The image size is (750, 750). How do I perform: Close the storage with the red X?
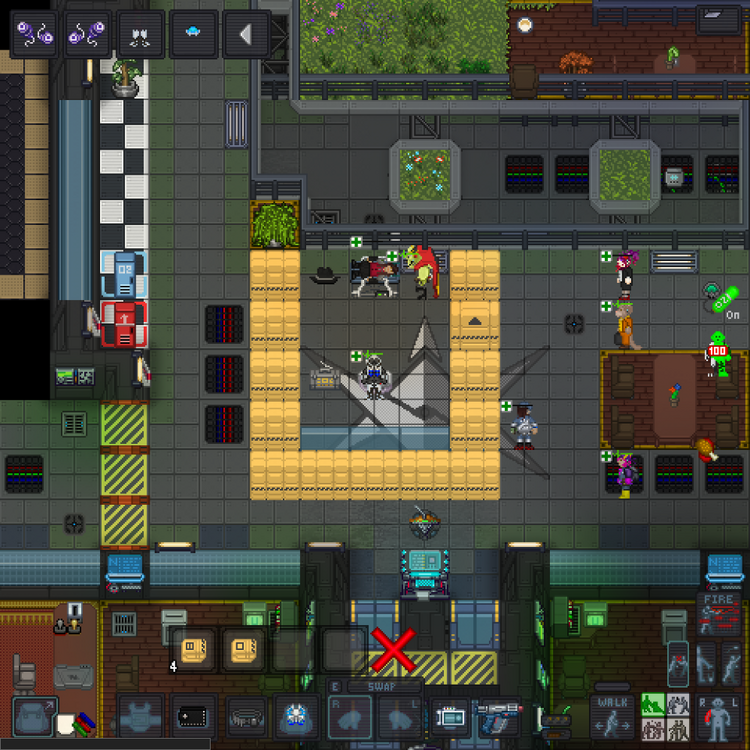tap(393, 652)
